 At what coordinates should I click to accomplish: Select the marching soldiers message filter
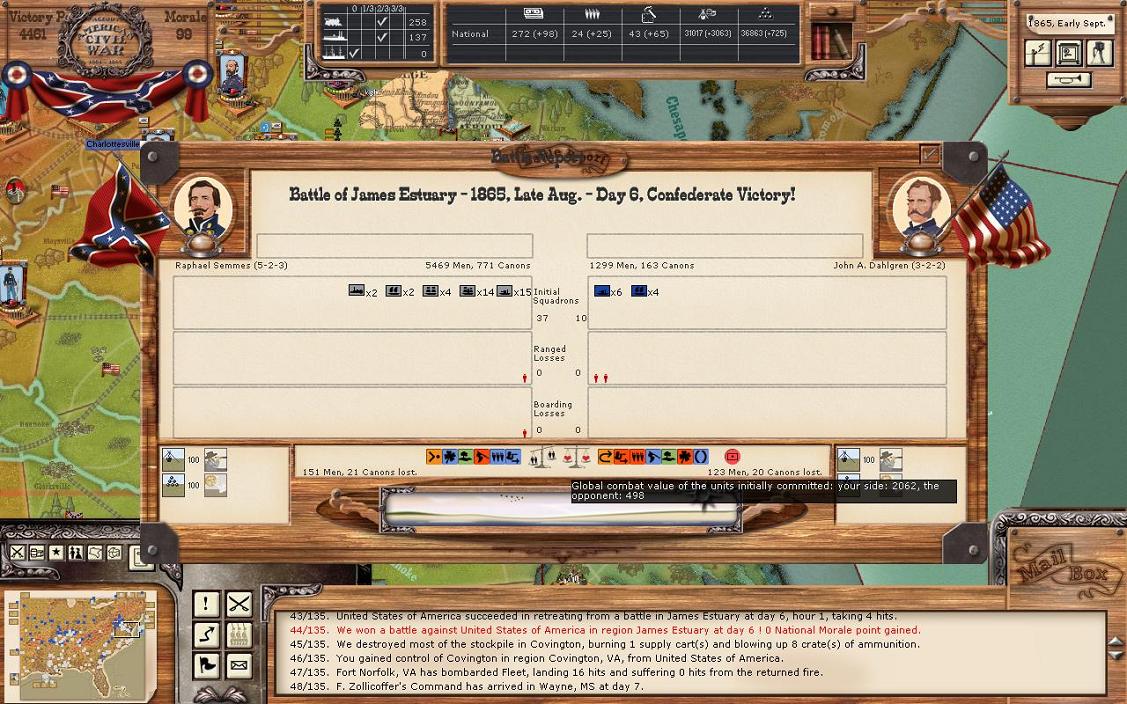coord(238,634)
